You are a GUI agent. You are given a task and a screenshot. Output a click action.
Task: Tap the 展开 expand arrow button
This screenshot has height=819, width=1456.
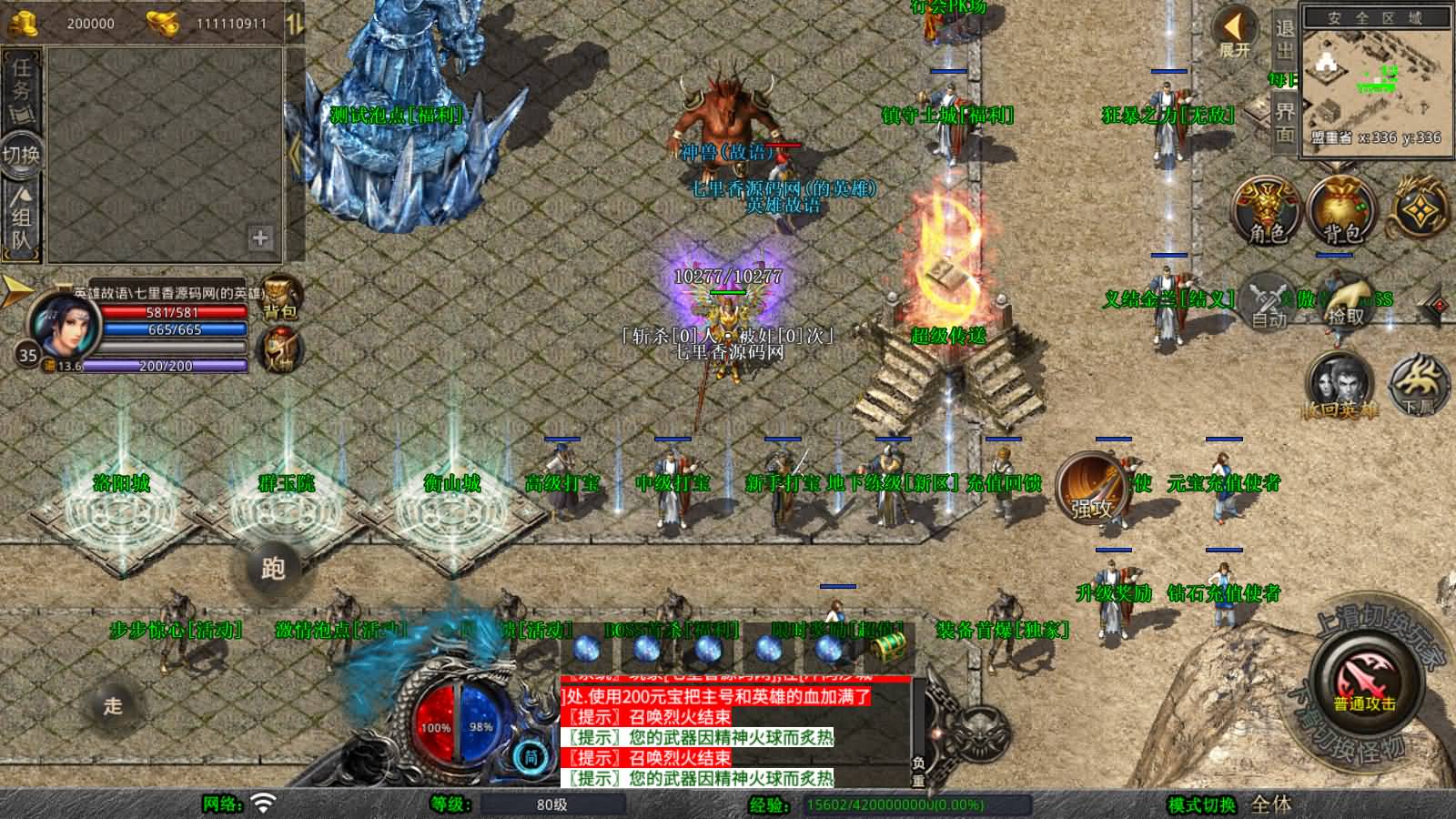click(x=1235, y=35)
